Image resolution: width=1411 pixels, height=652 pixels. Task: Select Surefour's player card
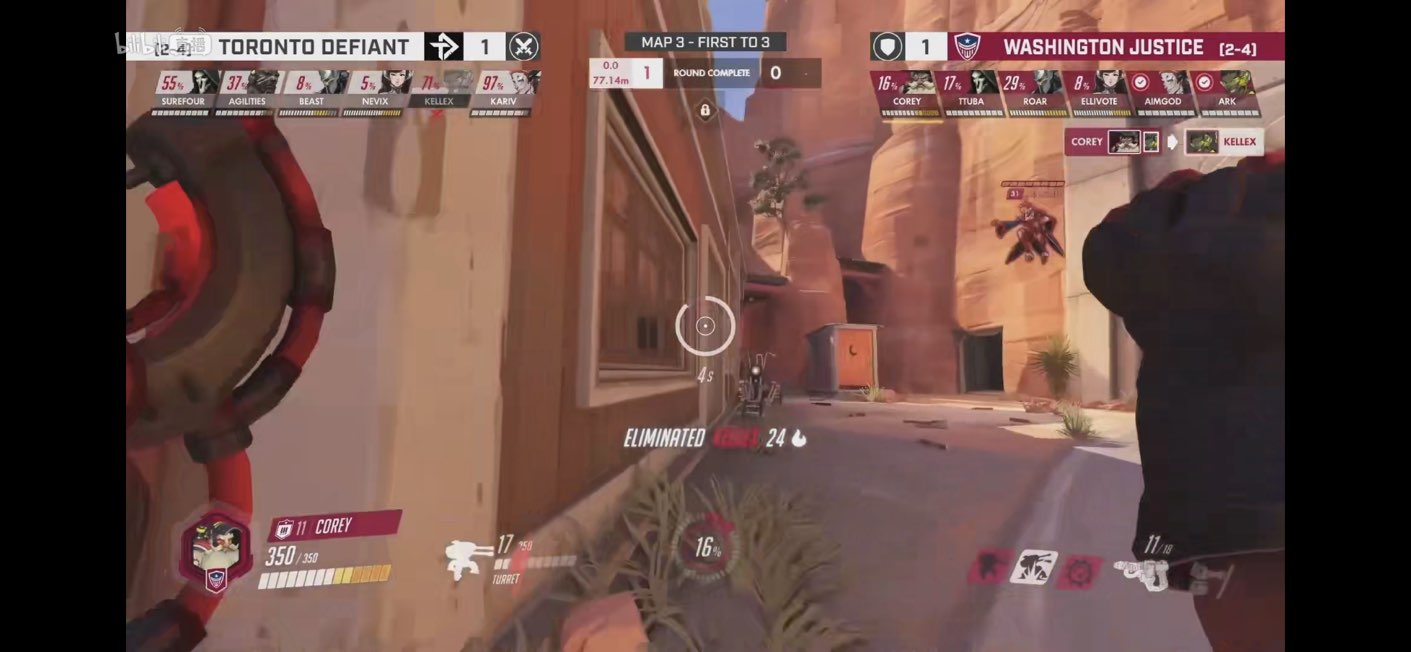coord(183,90)
